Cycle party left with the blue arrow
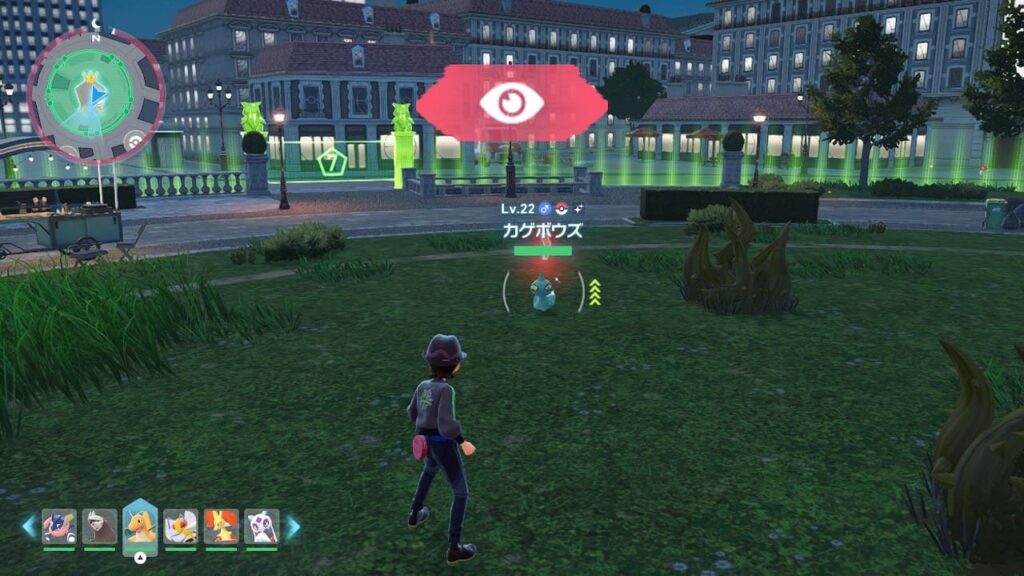 [28, 526]
